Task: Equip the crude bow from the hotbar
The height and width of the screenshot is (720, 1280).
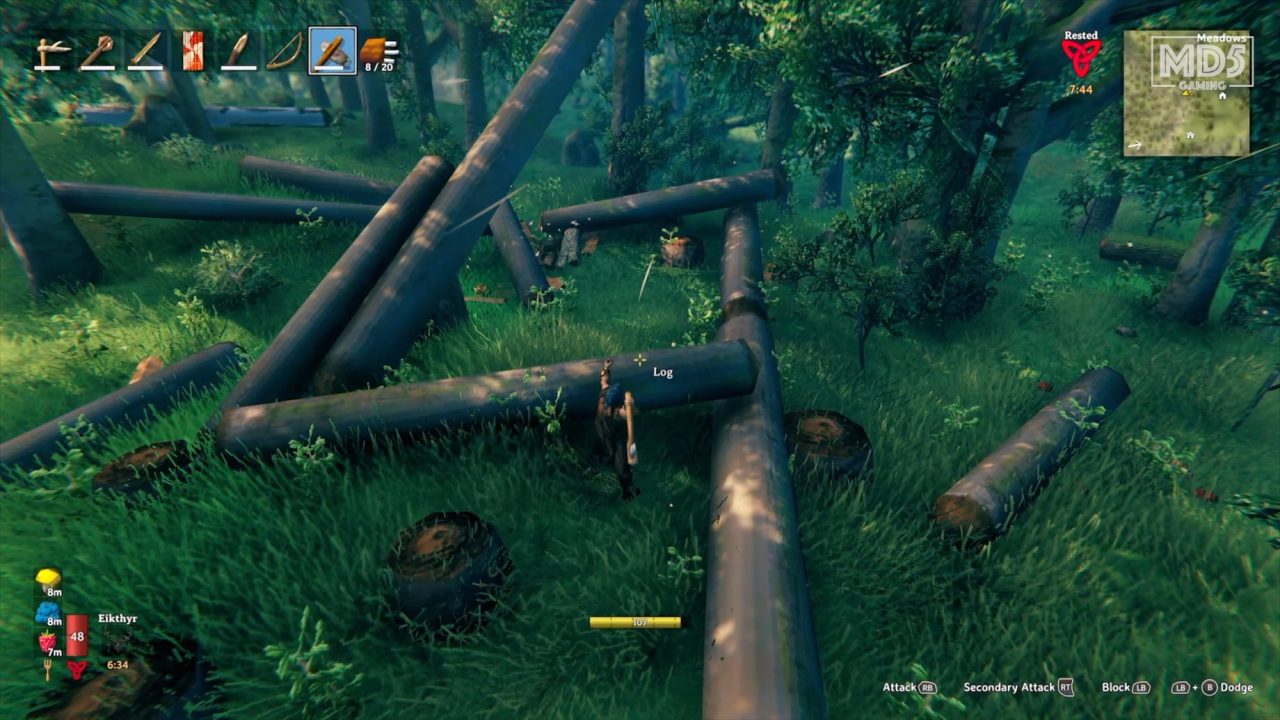Action: click(284, 49)
